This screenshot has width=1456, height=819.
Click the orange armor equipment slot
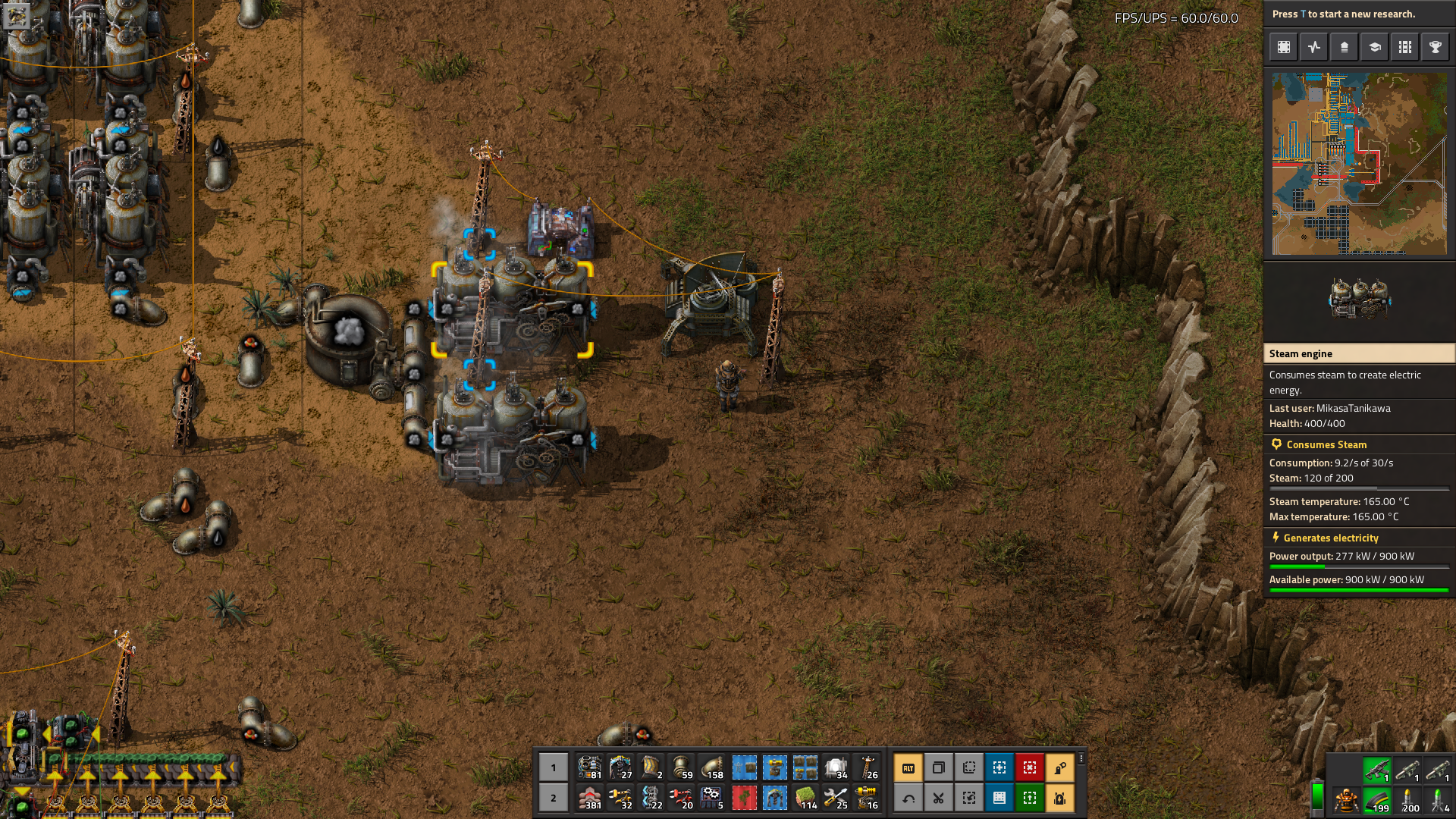(x=1346, y=800)
